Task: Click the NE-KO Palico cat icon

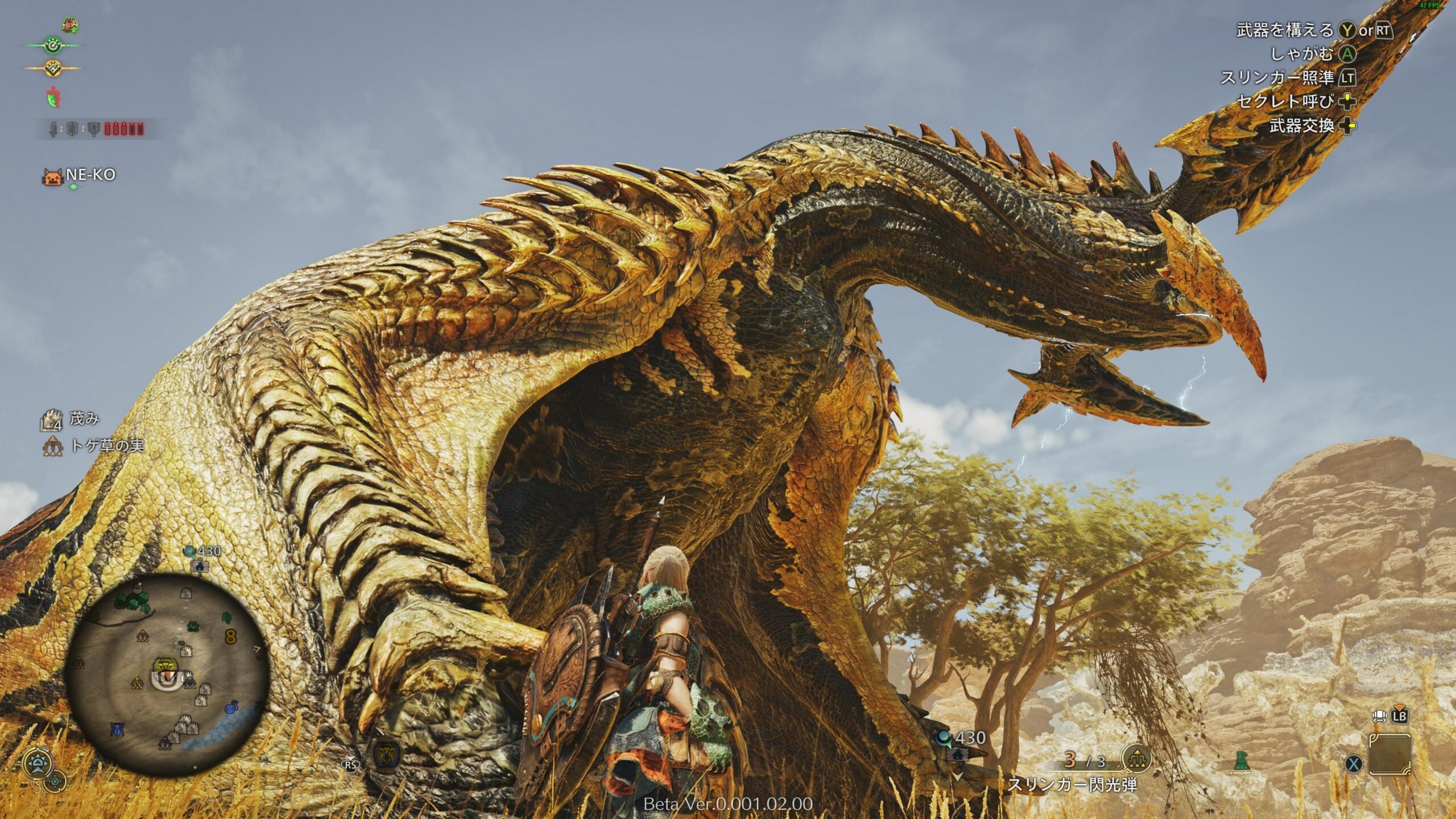Action: pos(52,176)
